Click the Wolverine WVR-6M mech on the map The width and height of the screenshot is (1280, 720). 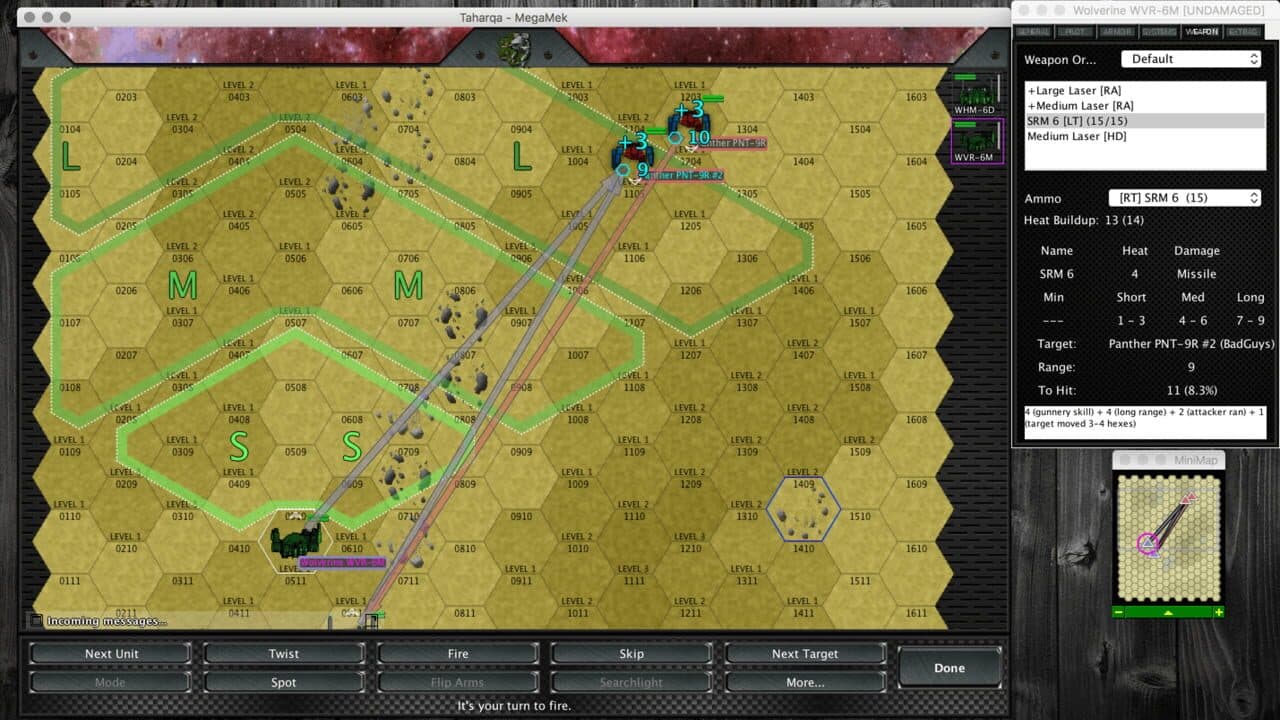(296, 540)
